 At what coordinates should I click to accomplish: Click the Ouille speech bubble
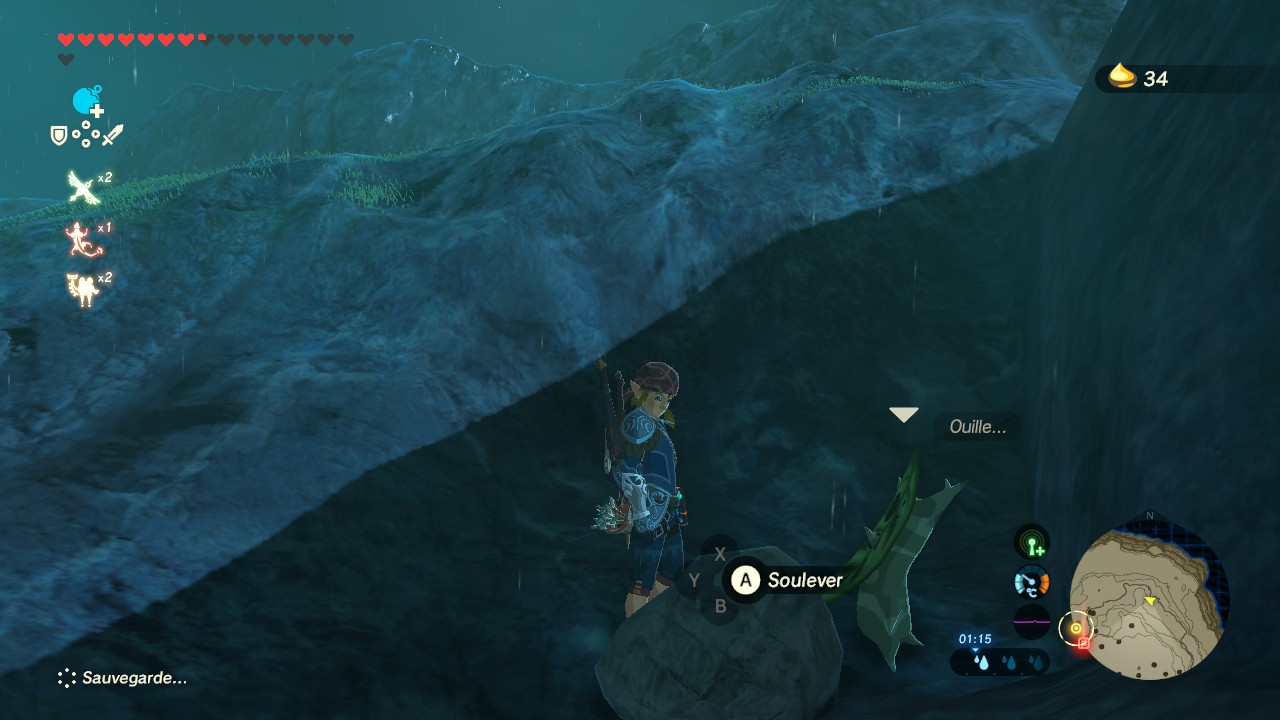coord(977,428)
